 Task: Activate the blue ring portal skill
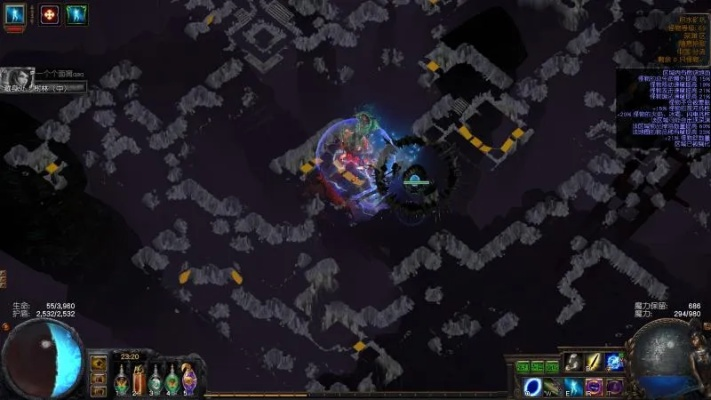pyautogui.click(x=530, y=386)
